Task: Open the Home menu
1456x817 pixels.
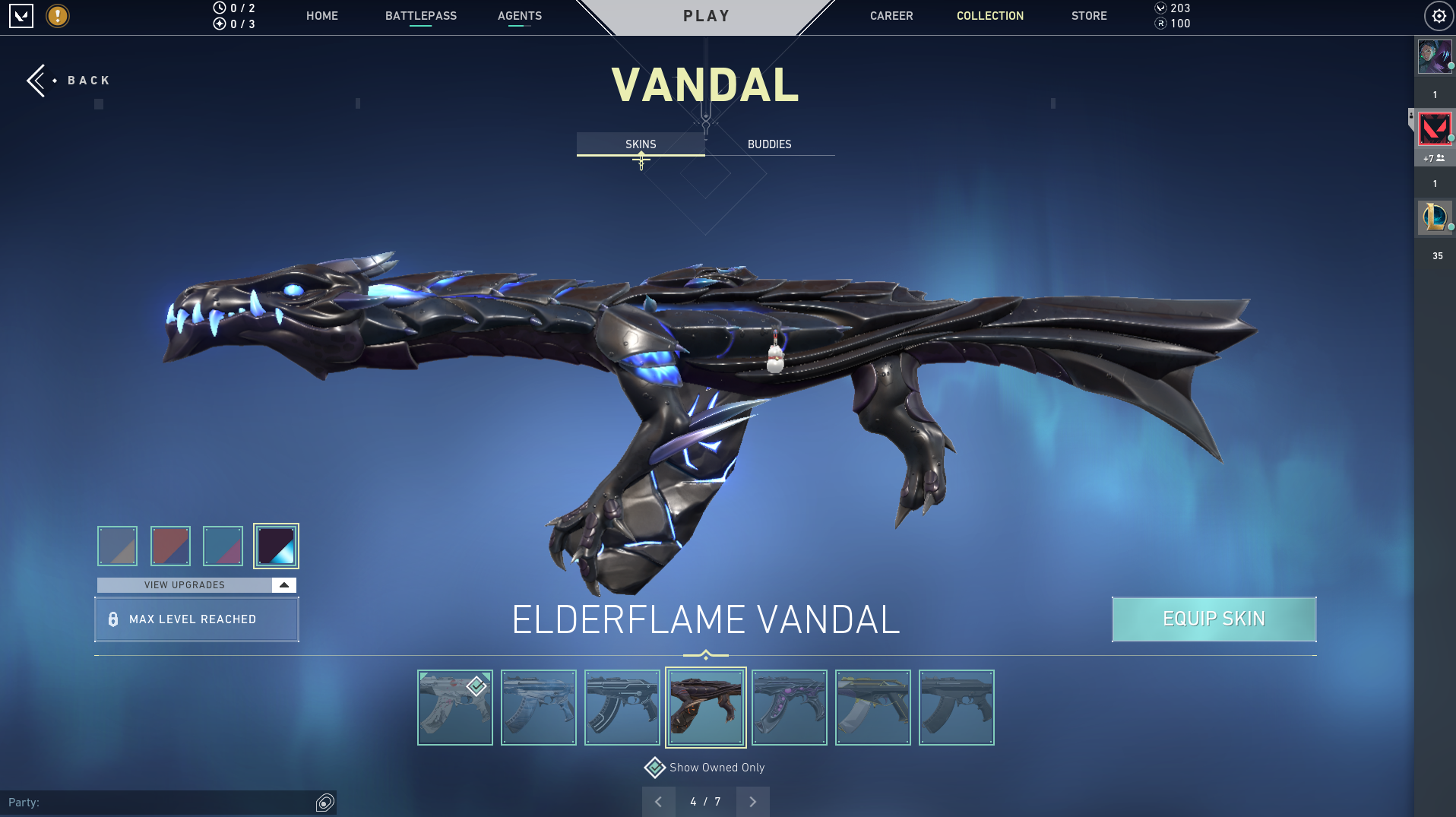Action: click(x=322, y=16)
